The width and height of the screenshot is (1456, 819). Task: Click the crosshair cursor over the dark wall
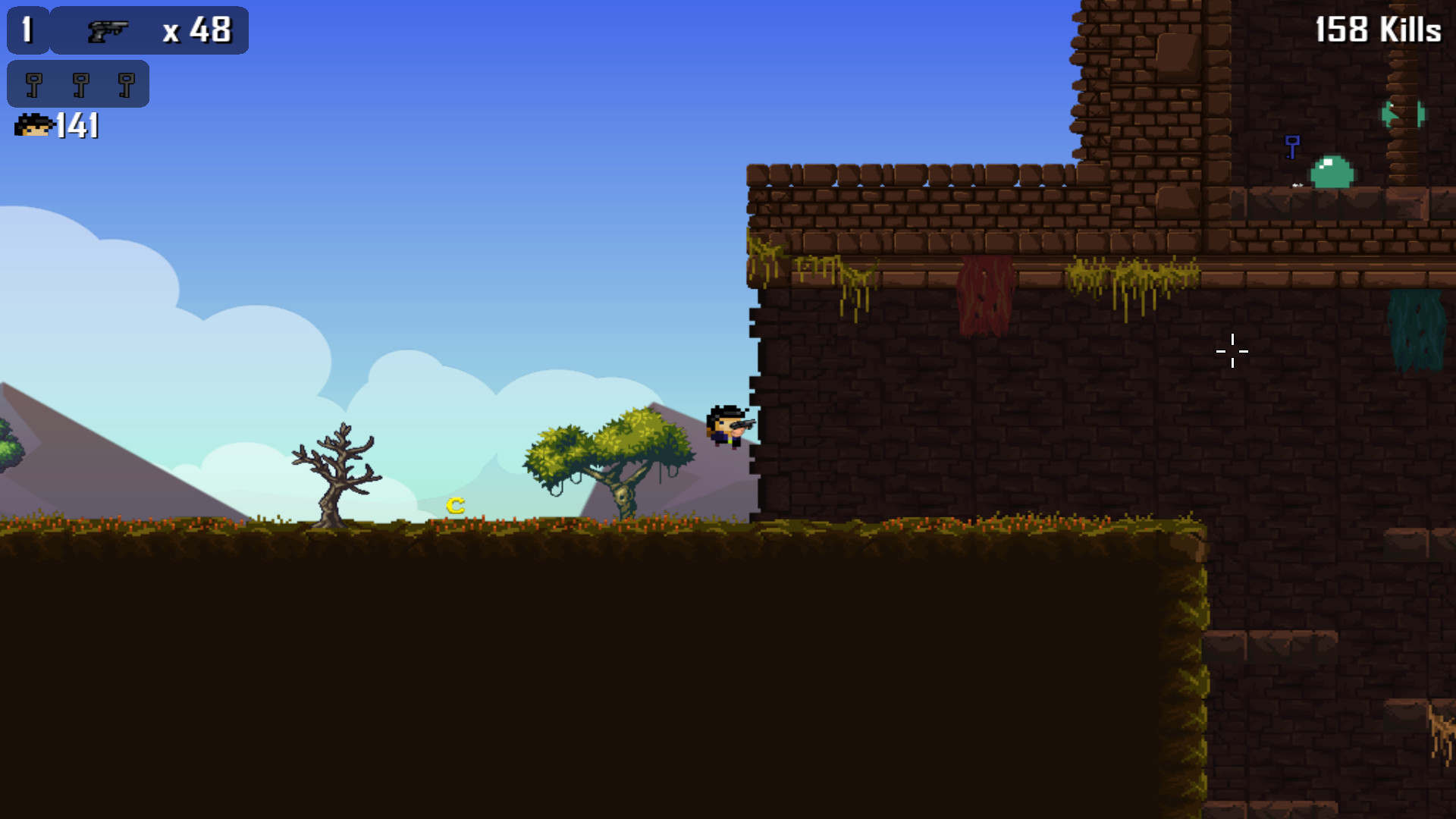point(1233,351)
